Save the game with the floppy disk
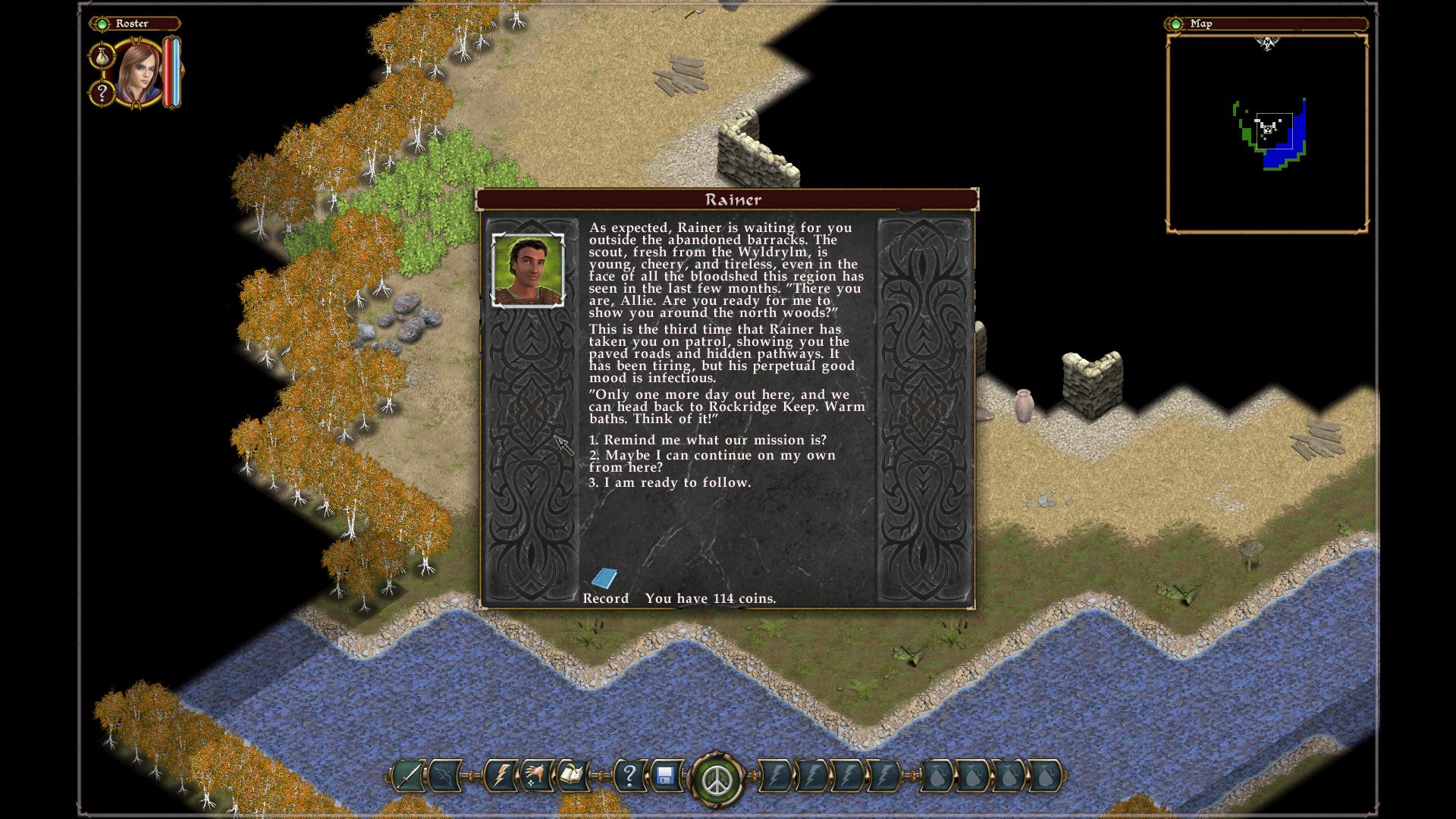The image size is (1456, 819). coord(665,777)
